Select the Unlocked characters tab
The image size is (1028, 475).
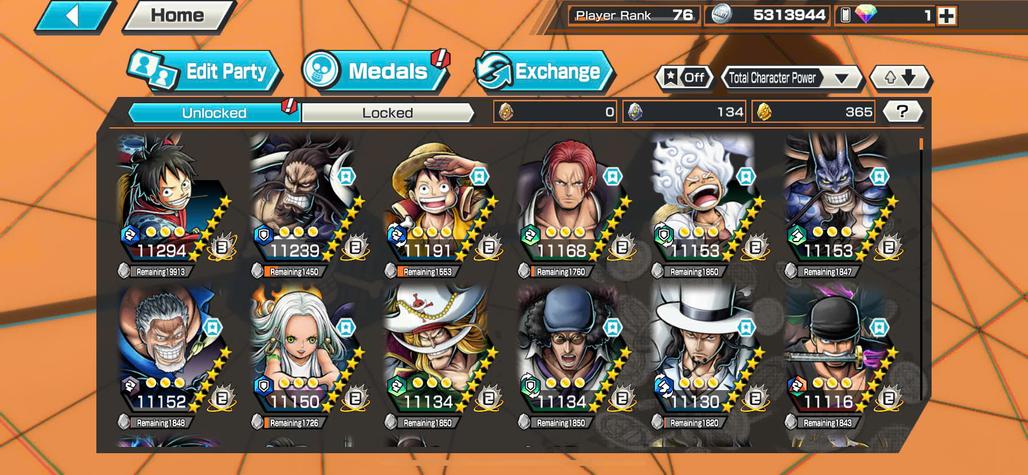click(214, 113)
